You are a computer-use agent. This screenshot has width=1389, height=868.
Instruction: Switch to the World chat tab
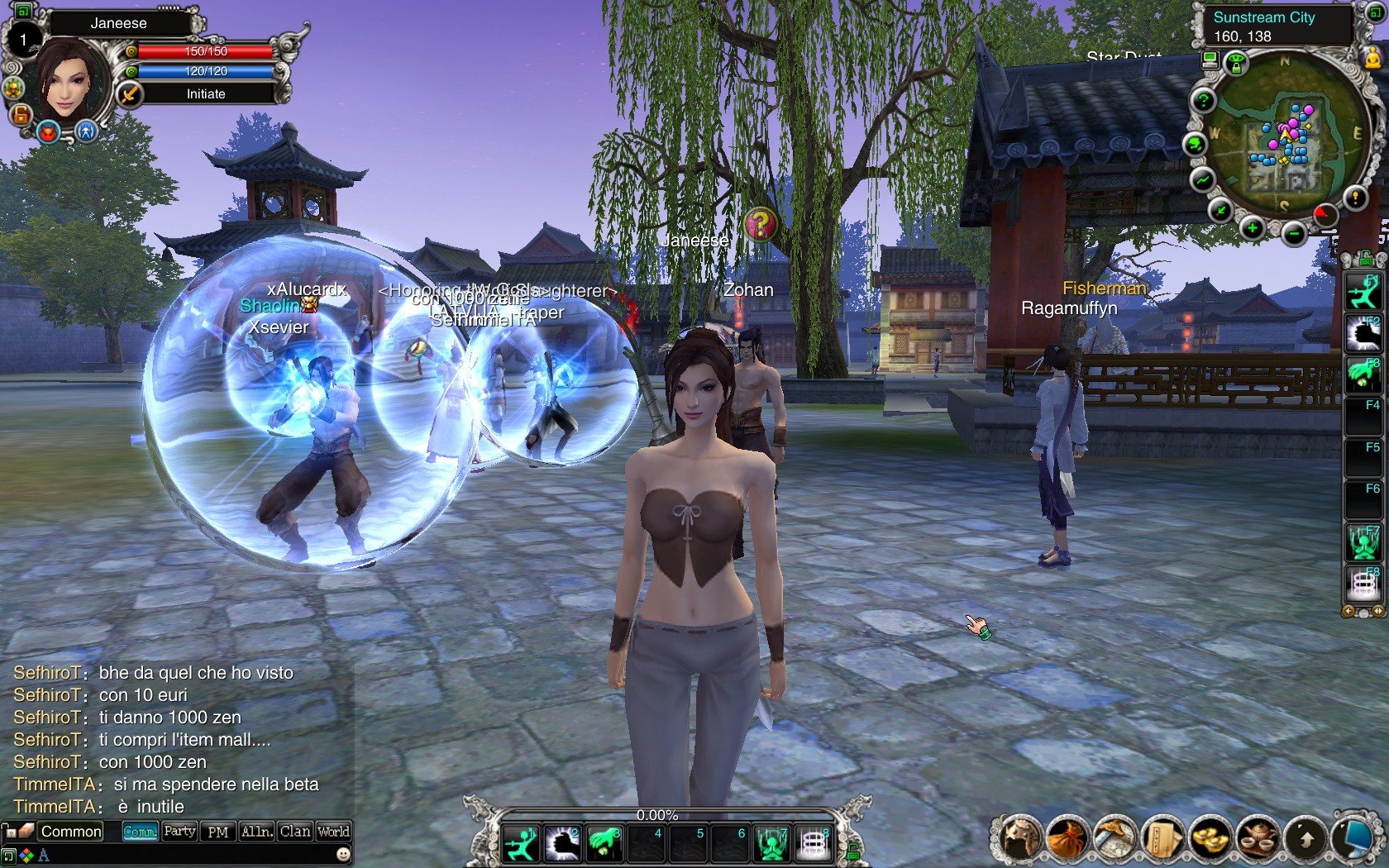point(333,832)
